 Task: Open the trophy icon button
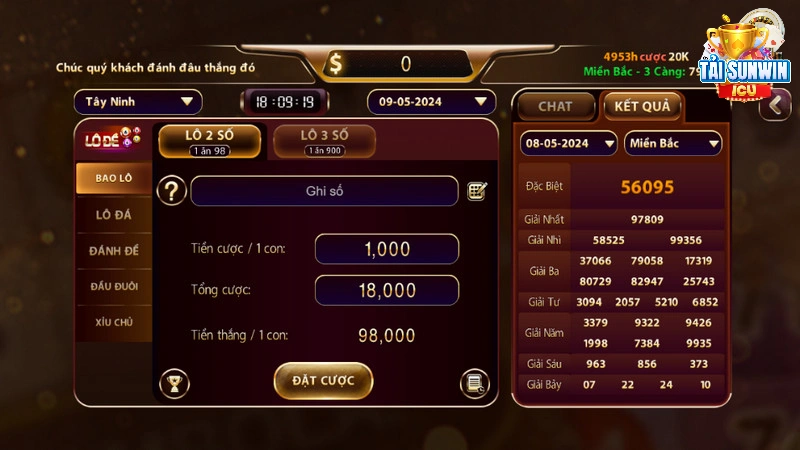[173, 382]
